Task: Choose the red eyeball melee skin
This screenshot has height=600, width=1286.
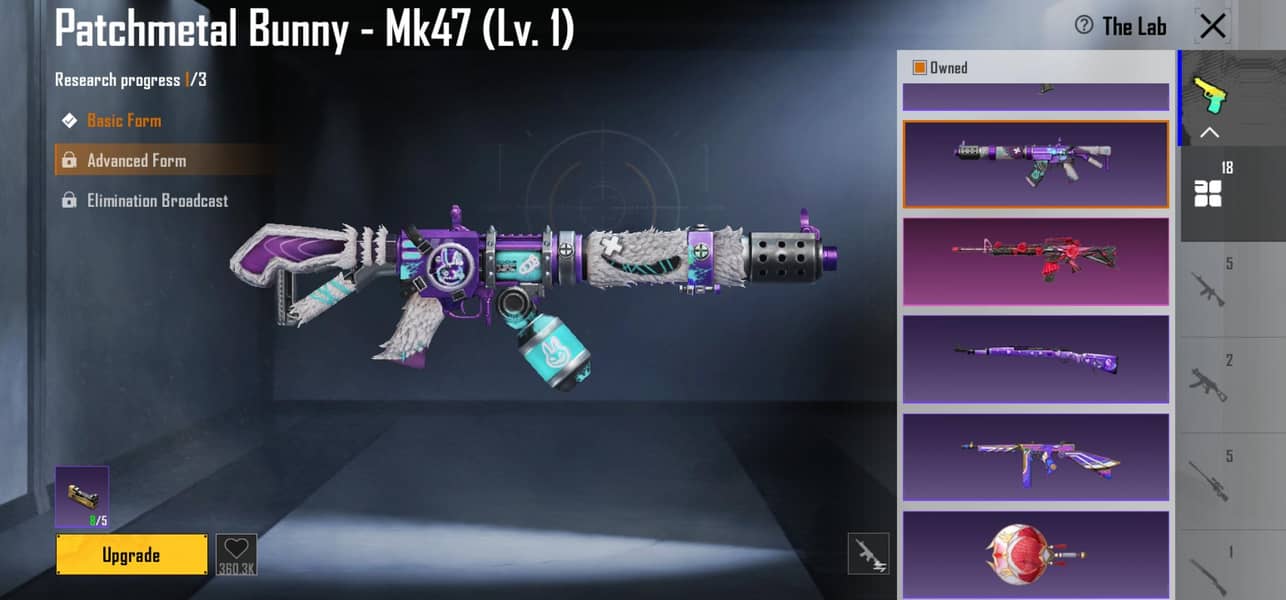Action: 1035,554
